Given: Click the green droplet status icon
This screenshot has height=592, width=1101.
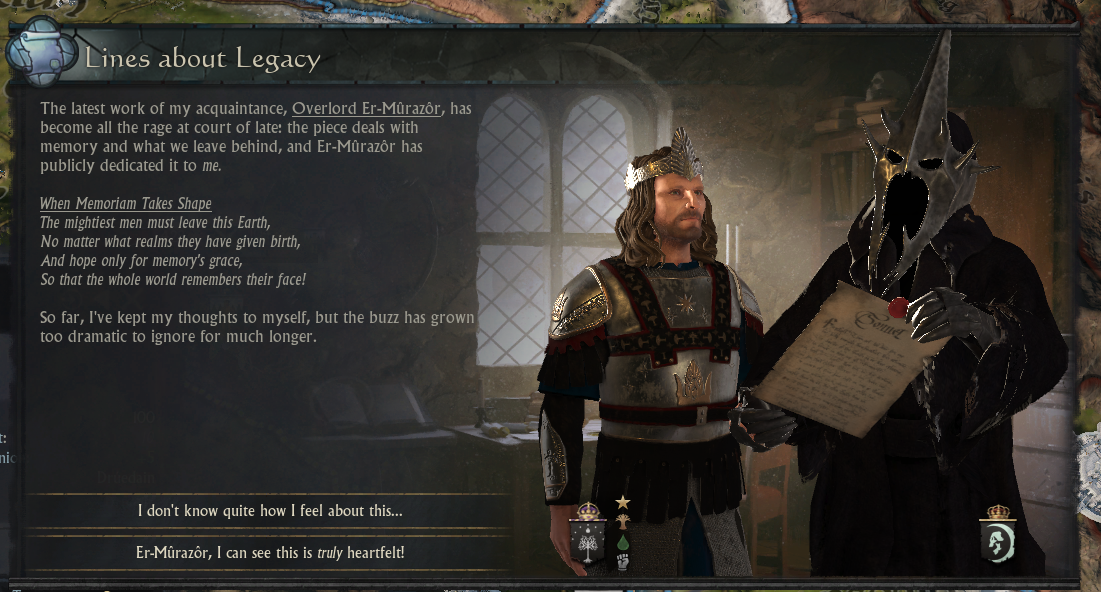Looking at the screenshot, I should tap(623, 542).
